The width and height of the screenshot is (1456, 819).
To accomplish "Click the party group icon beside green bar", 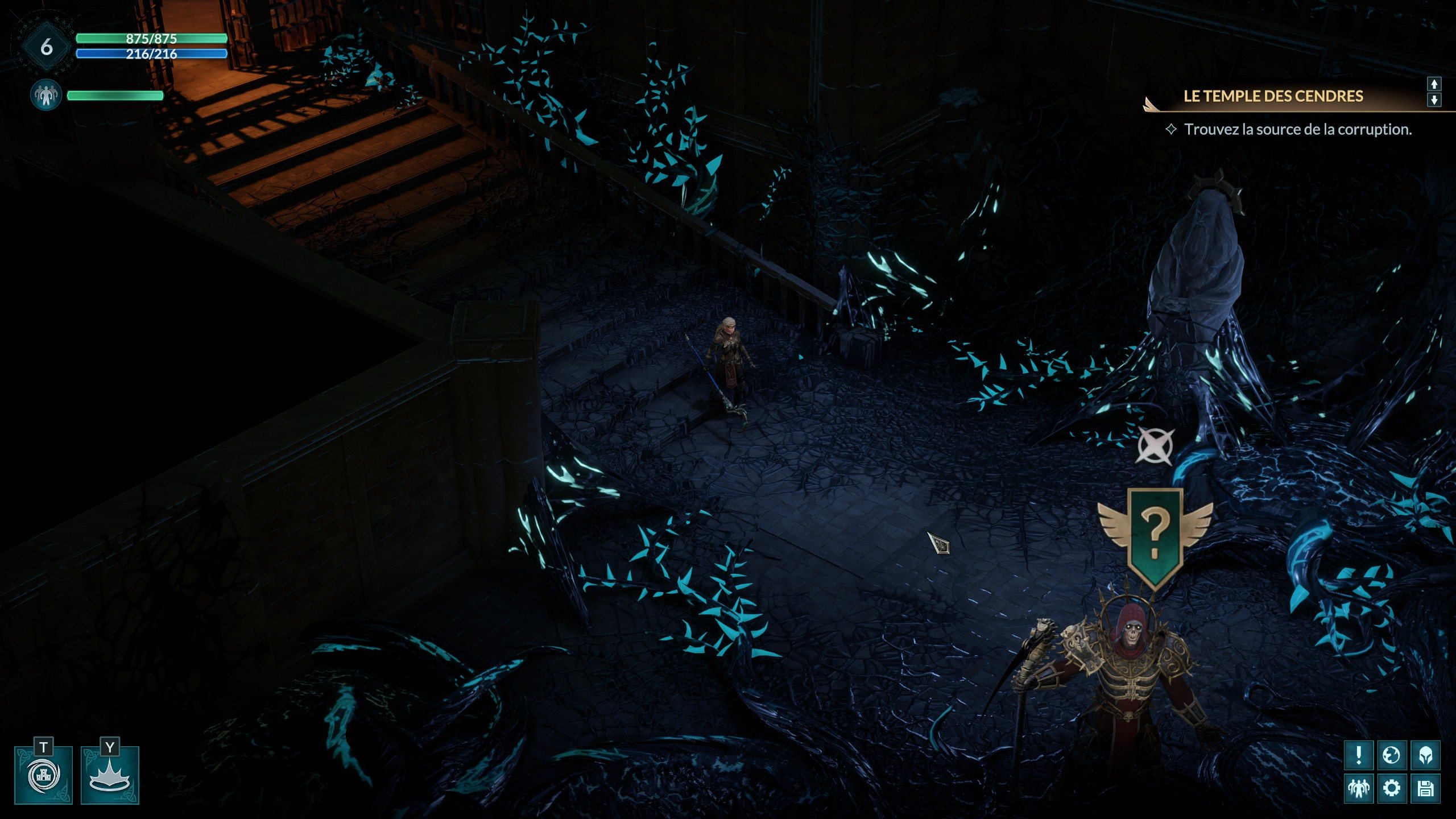I will [45, 95].
